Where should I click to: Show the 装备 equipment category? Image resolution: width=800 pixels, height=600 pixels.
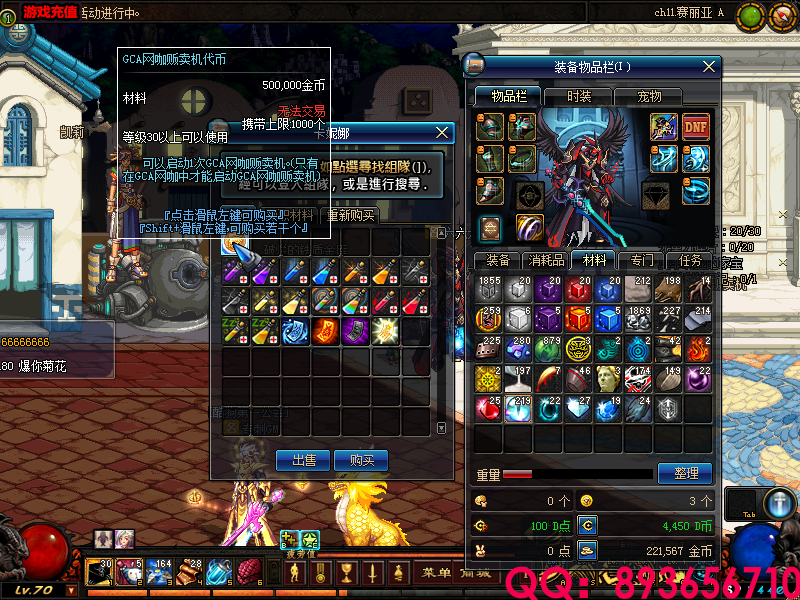(497, 260)
